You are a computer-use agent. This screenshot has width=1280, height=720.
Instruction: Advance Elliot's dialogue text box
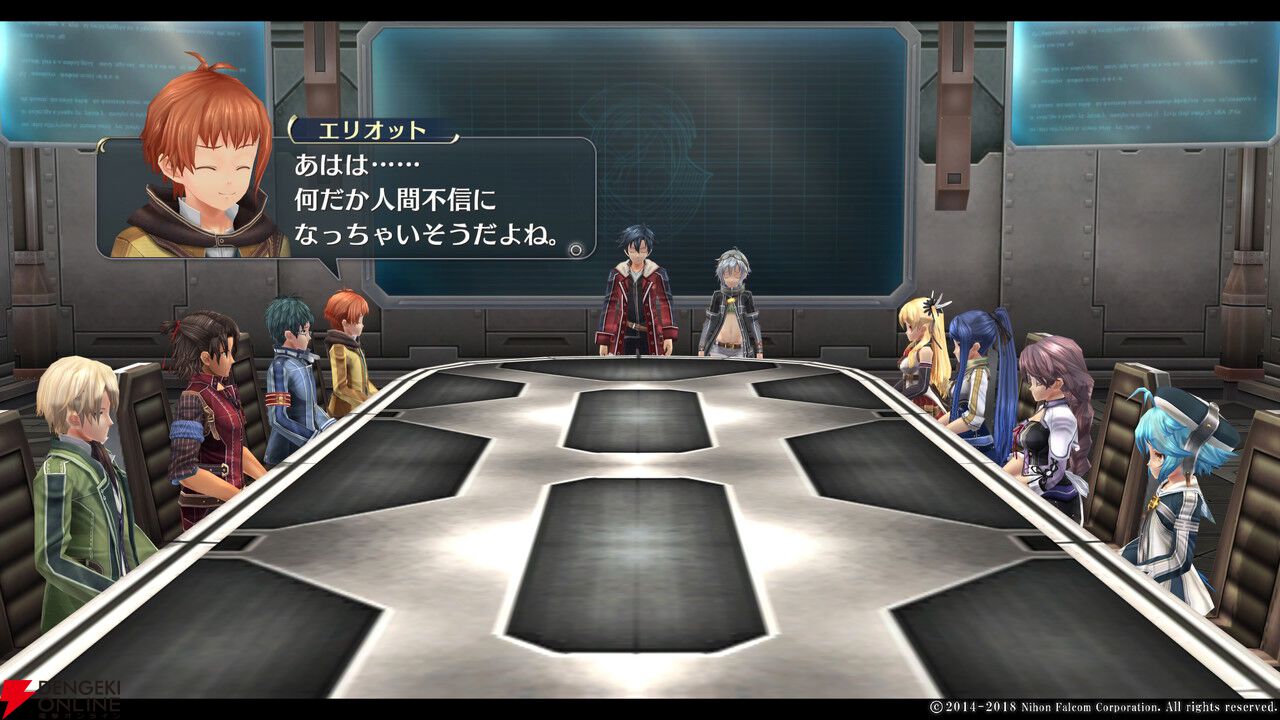[430, 200]
